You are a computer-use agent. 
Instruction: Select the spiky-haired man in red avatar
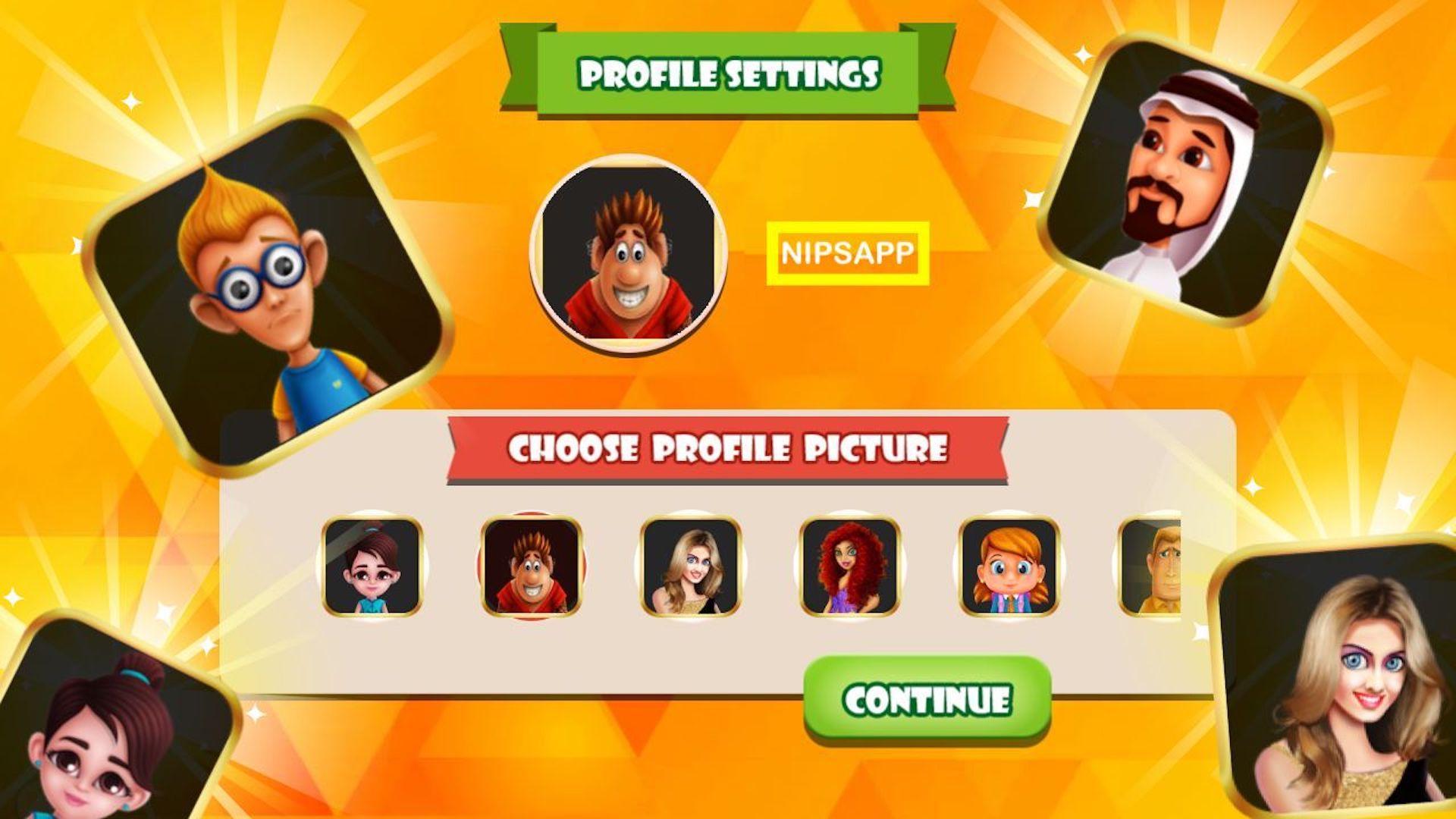[532, 566]
